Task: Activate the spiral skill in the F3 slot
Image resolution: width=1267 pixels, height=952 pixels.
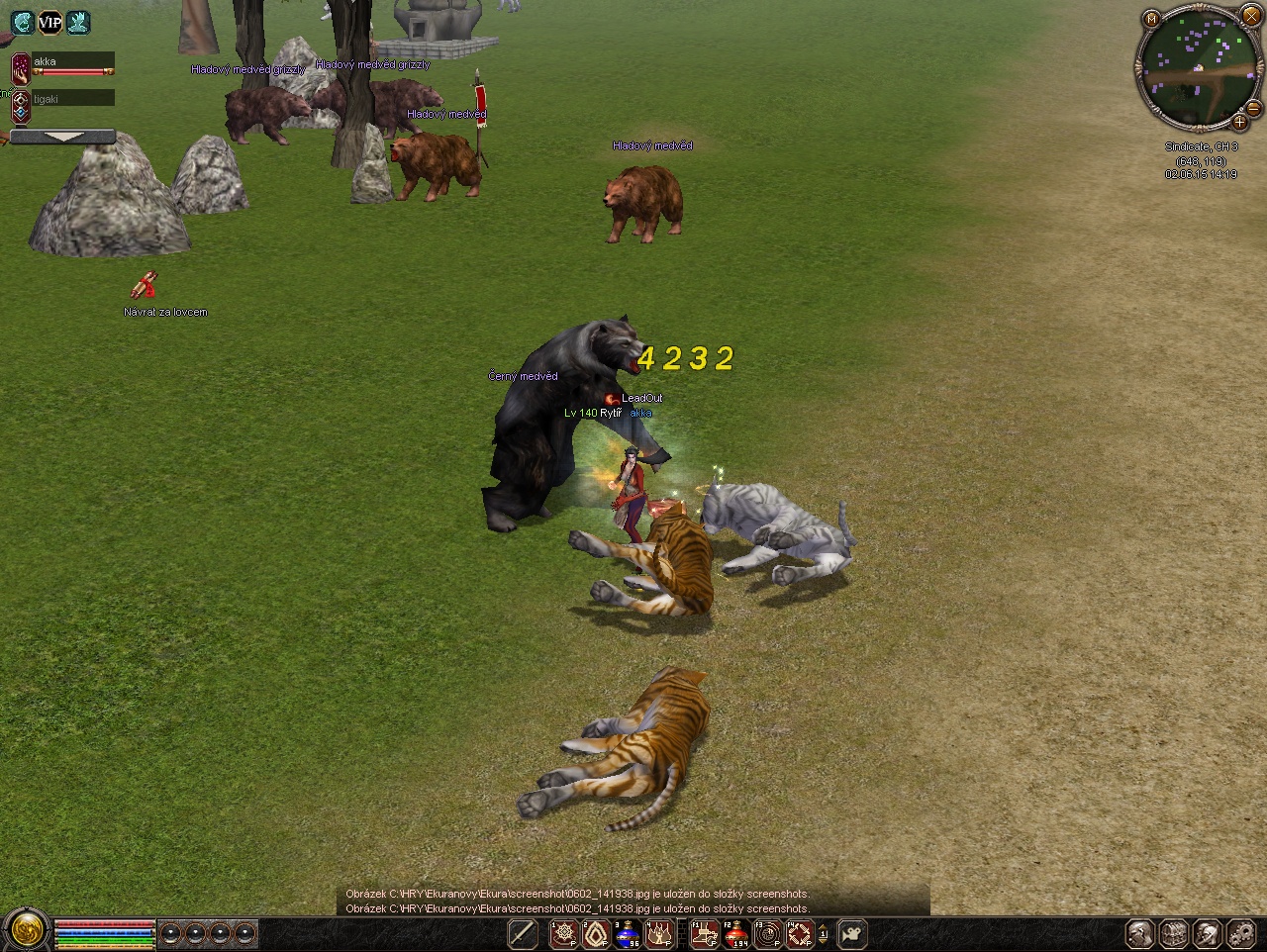Action: (x=768, y=933)
